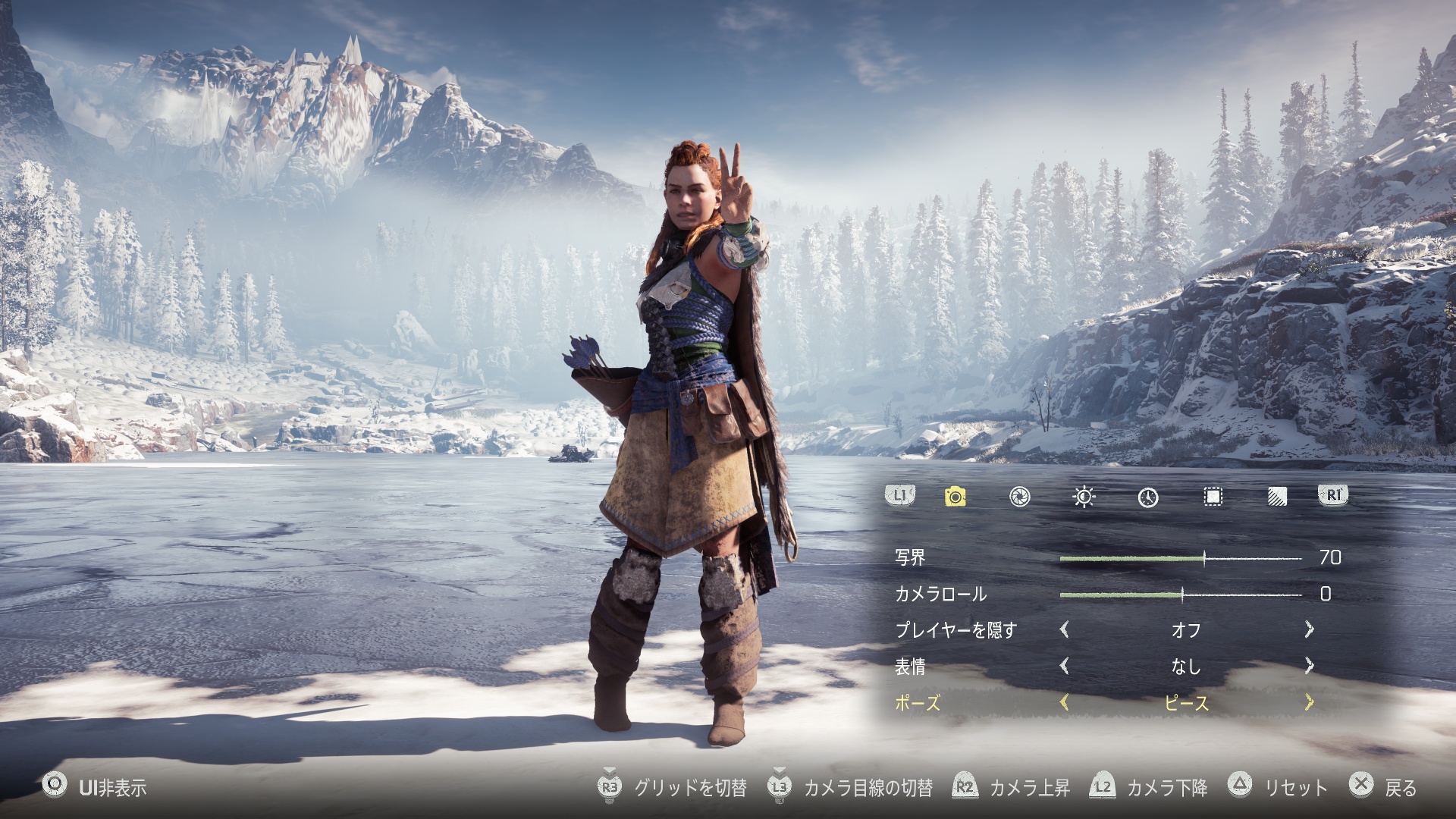Cycle to the next ポーズ pose
Viewport: 1456px width, 819px height.
(1309, 703)
